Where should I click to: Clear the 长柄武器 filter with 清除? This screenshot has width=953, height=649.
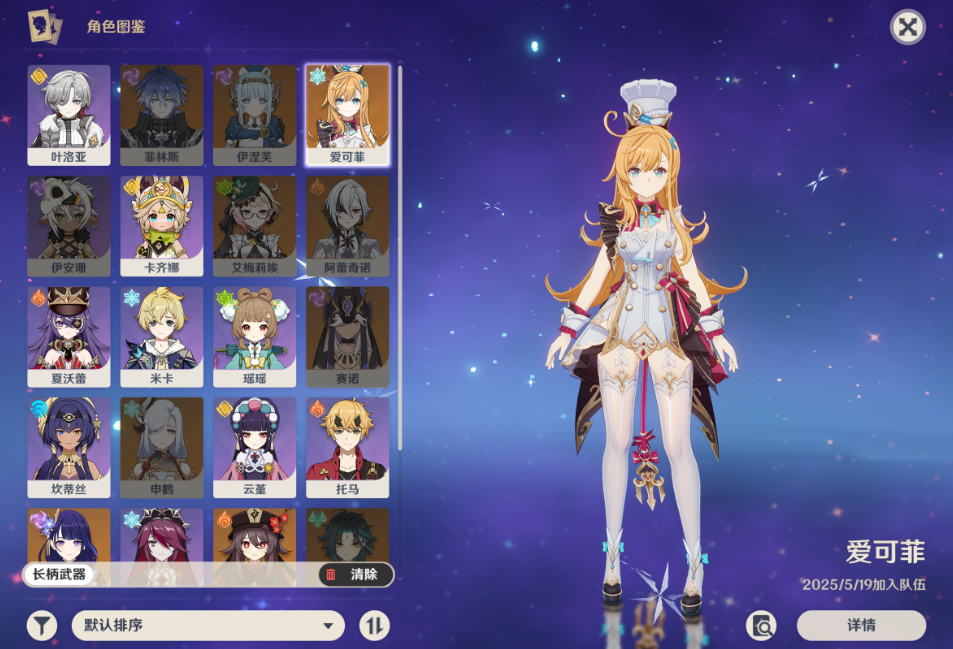(355, 575)
